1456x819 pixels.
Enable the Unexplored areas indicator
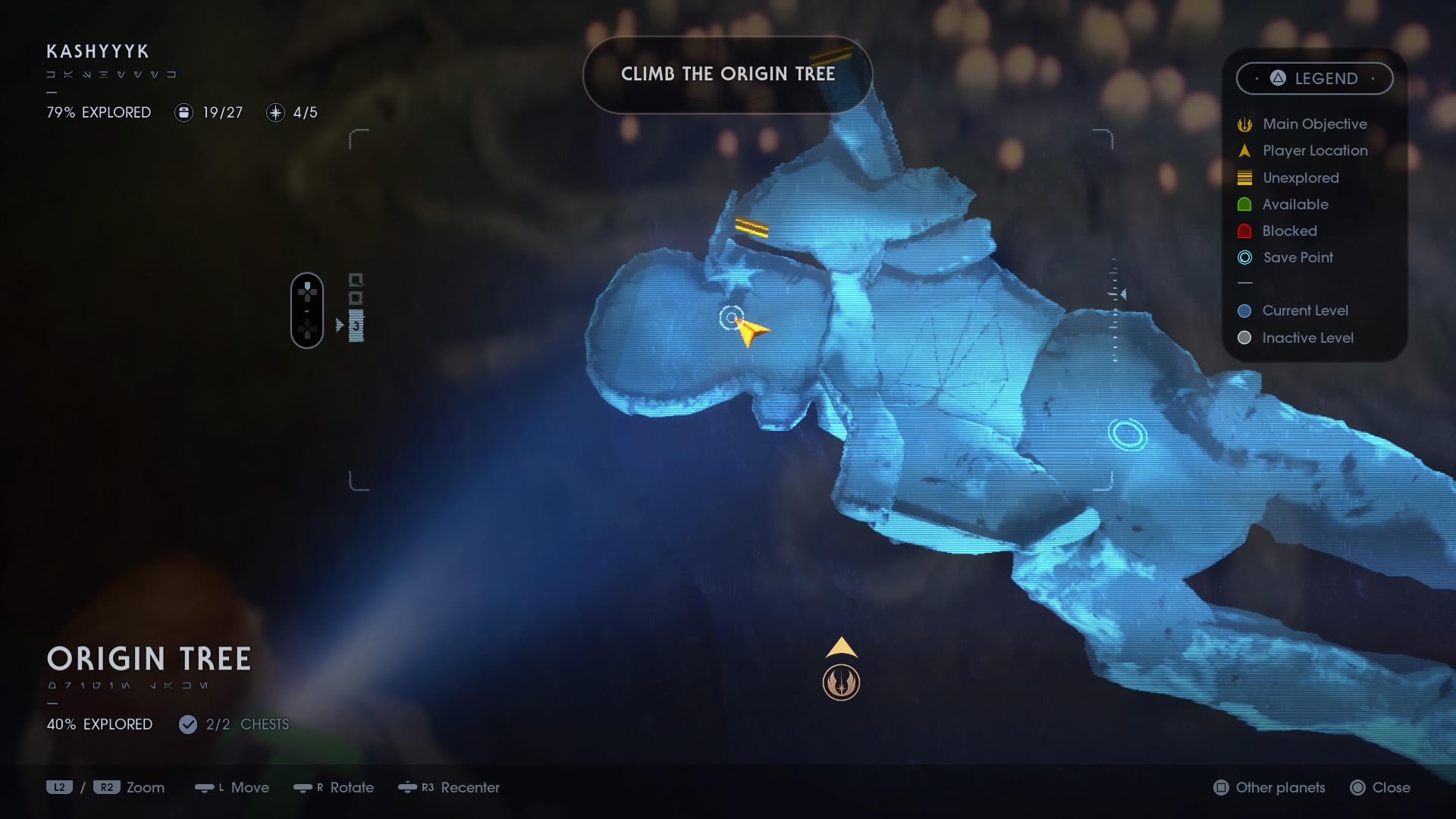click(x=1244, y=177)
